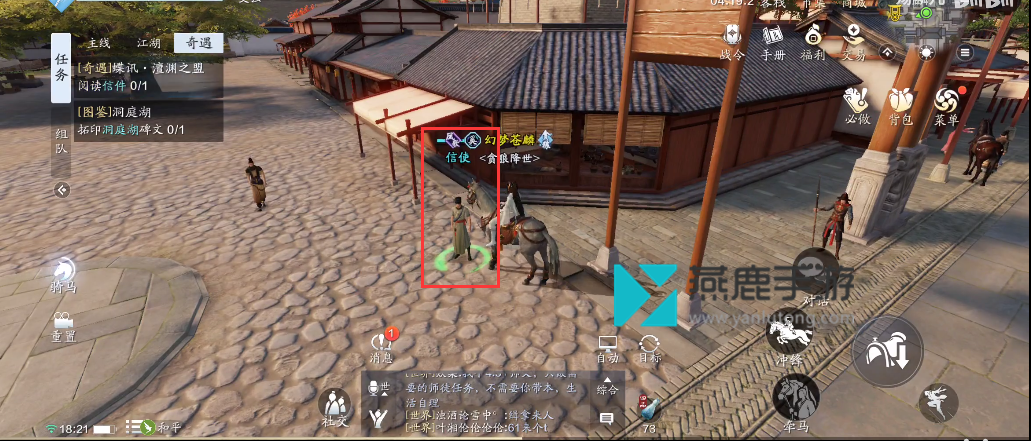Open the 背包 inventory bag
This screenshot has height=441, width=1031.
pos(901,105)
